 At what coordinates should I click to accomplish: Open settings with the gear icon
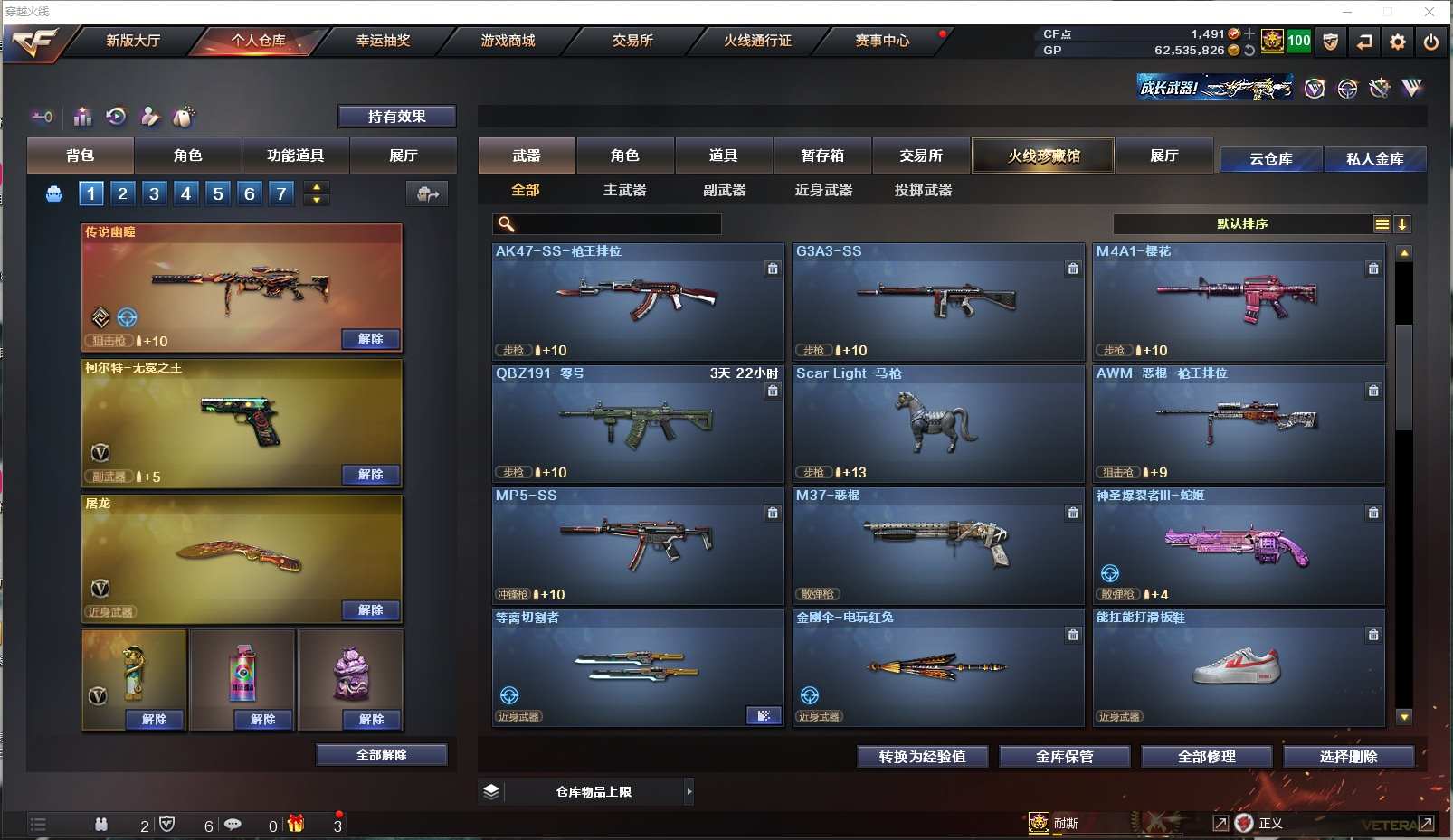(x=1398, y=42)
